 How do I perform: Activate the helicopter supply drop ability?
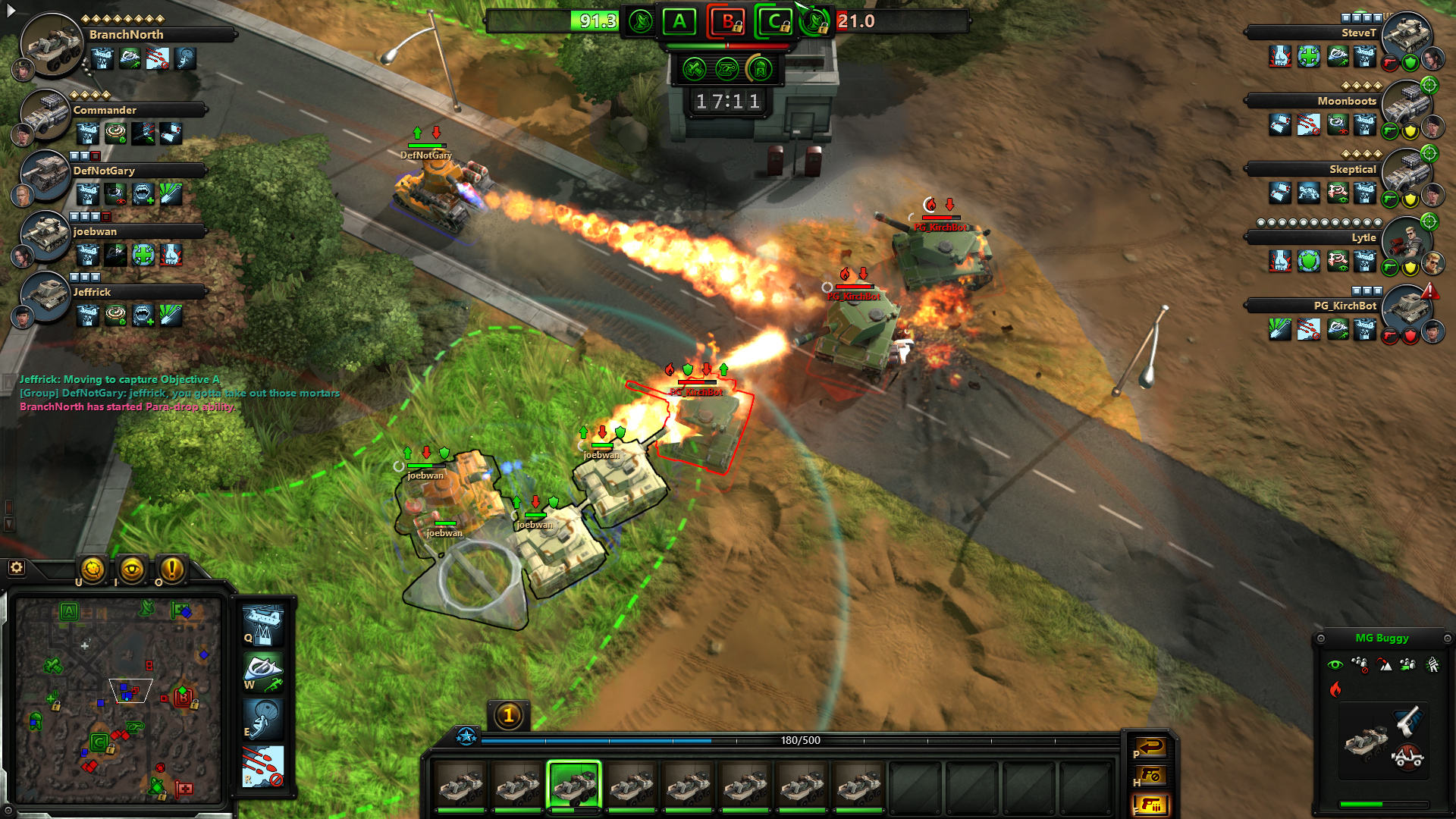[x=262, y=624]
